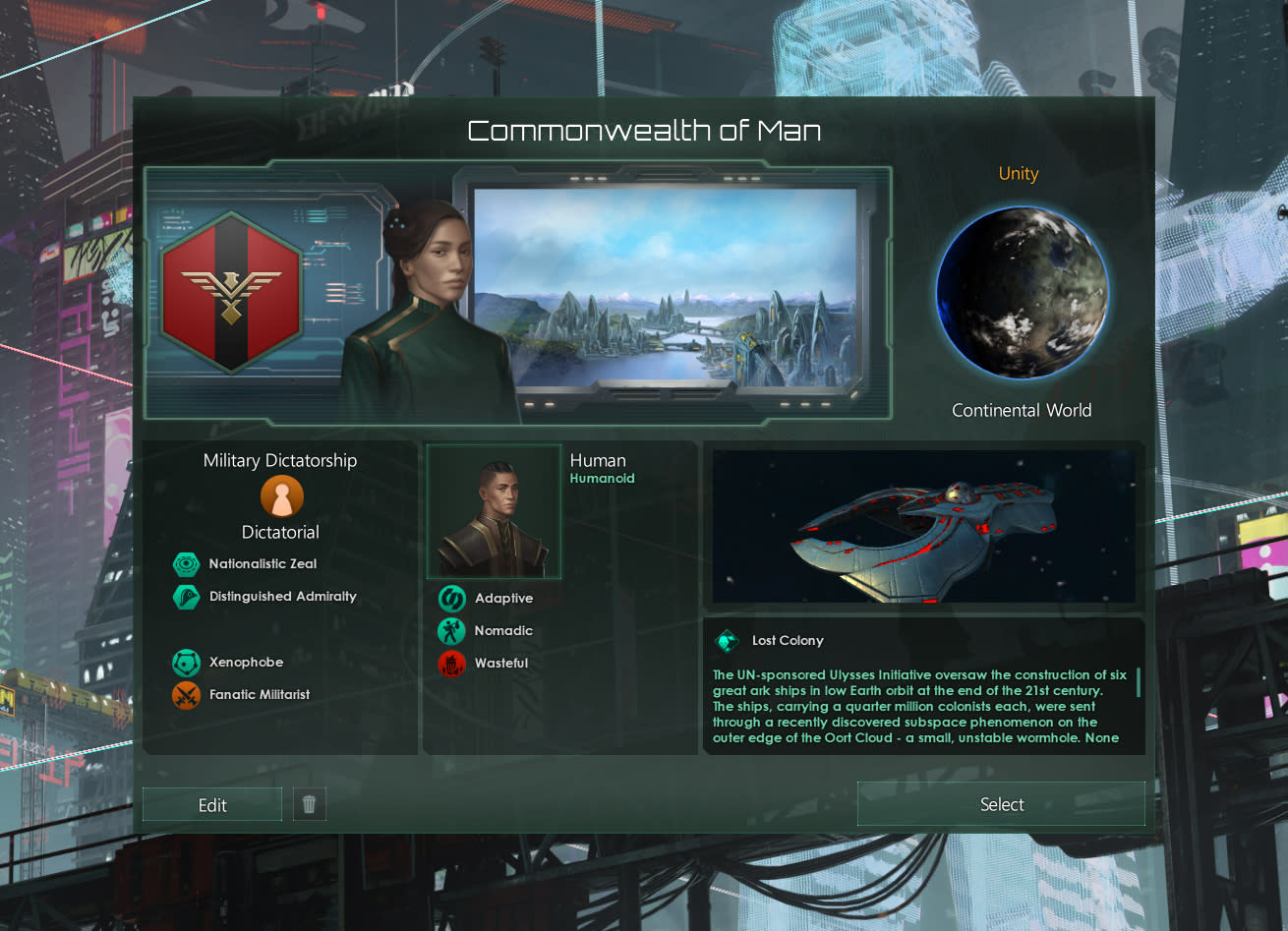Click the Nomadic trait icon

pos(451,631)
